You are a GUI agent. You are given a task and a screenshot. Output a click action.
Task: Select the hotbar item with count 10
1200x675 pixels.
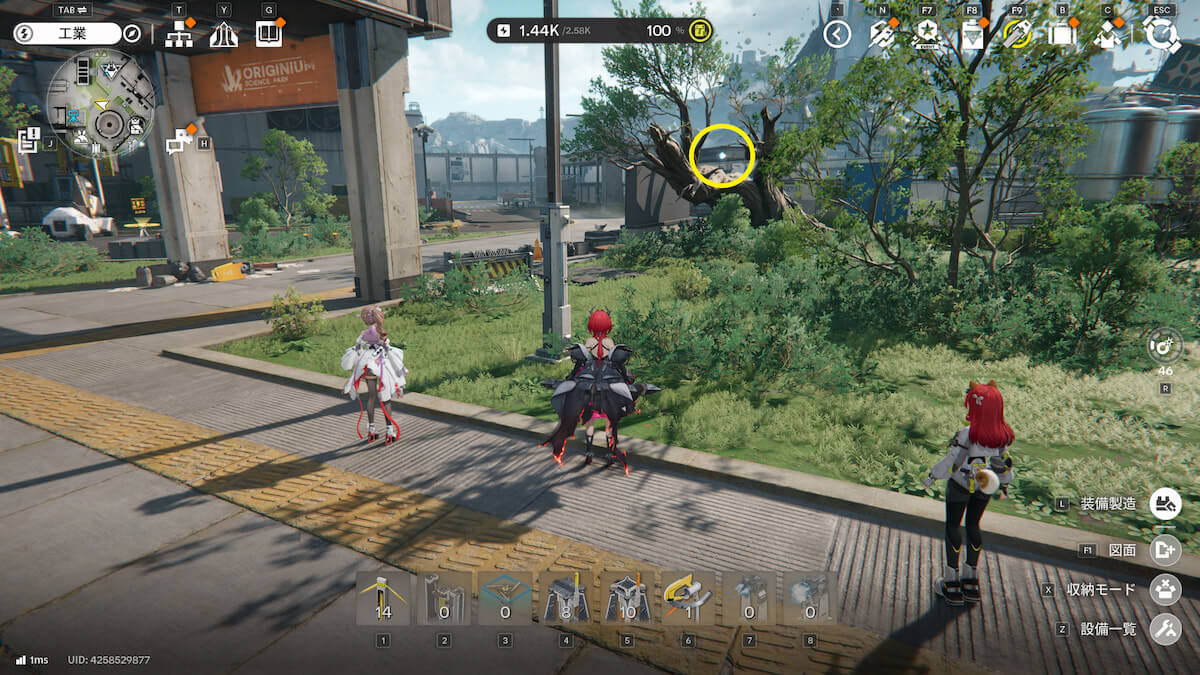626,598
